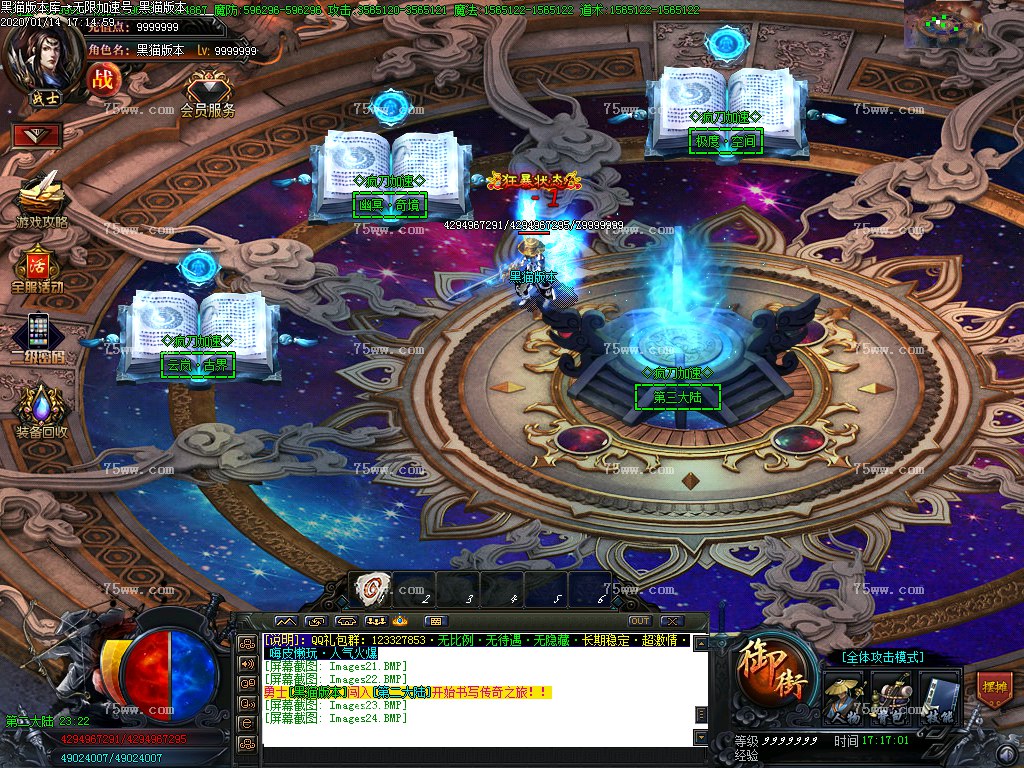Toggle the speaker sound button beside chat
The height and width of the screenshot is (768, 1024).
coord(247,663)
